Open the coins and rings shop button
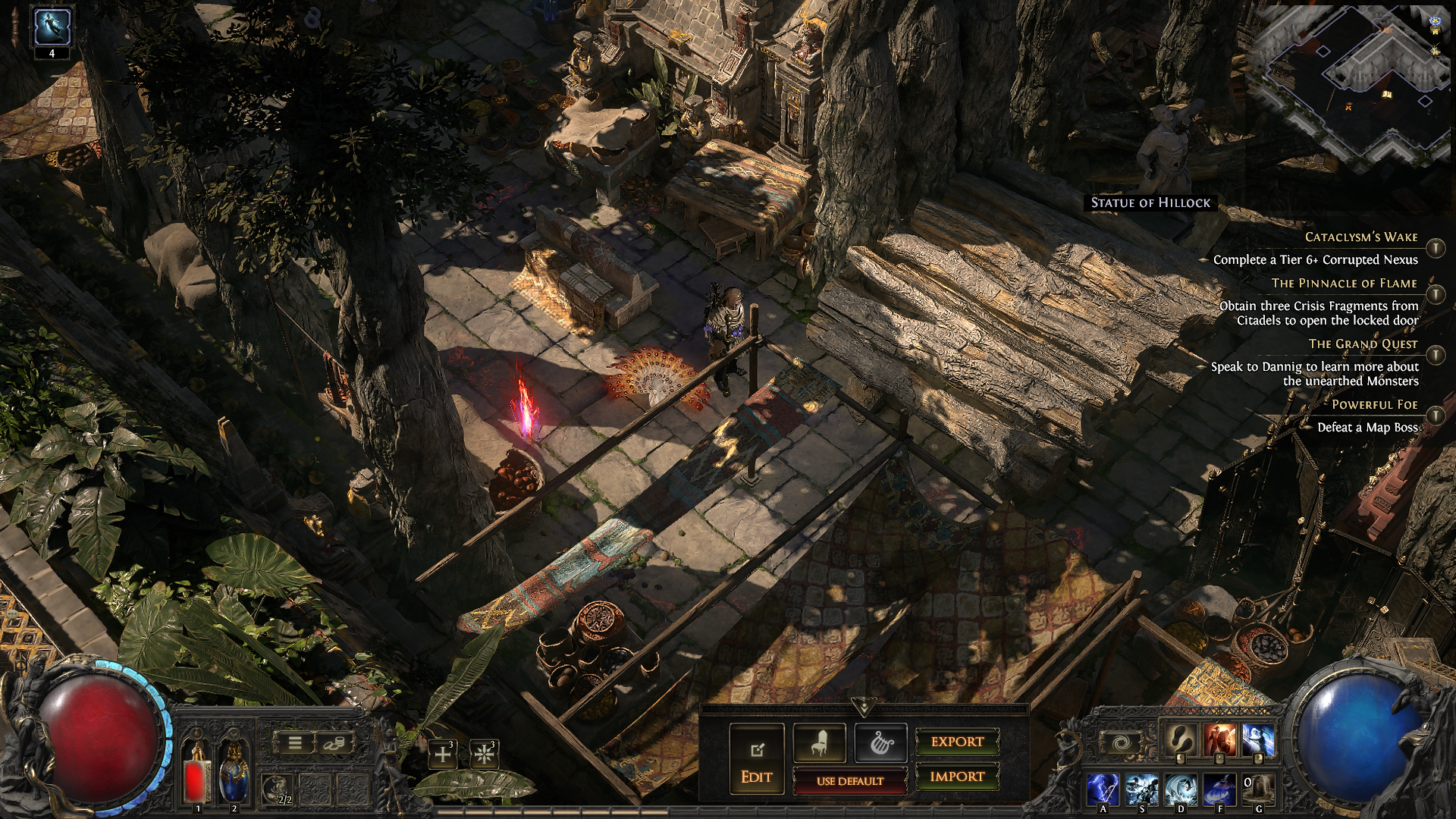 [333, 743]
